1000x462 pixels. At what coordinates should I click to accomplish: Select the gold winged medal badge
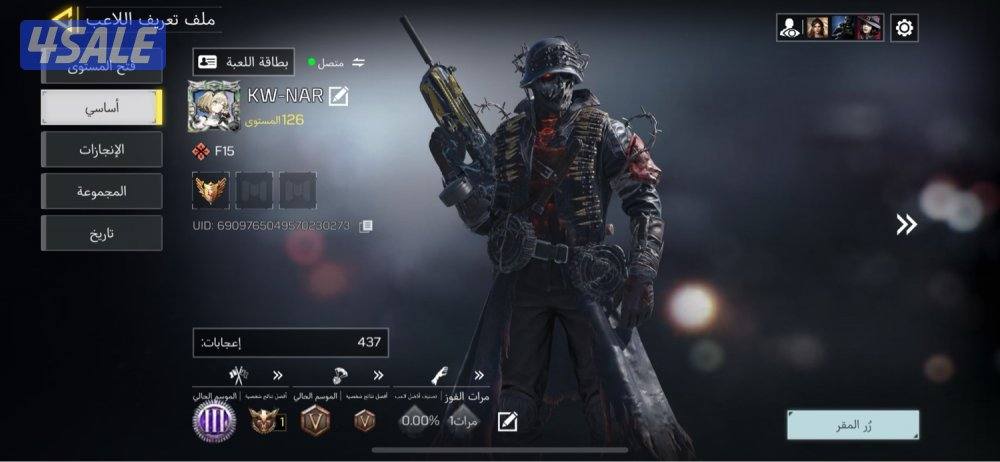(x=211, y=190)
